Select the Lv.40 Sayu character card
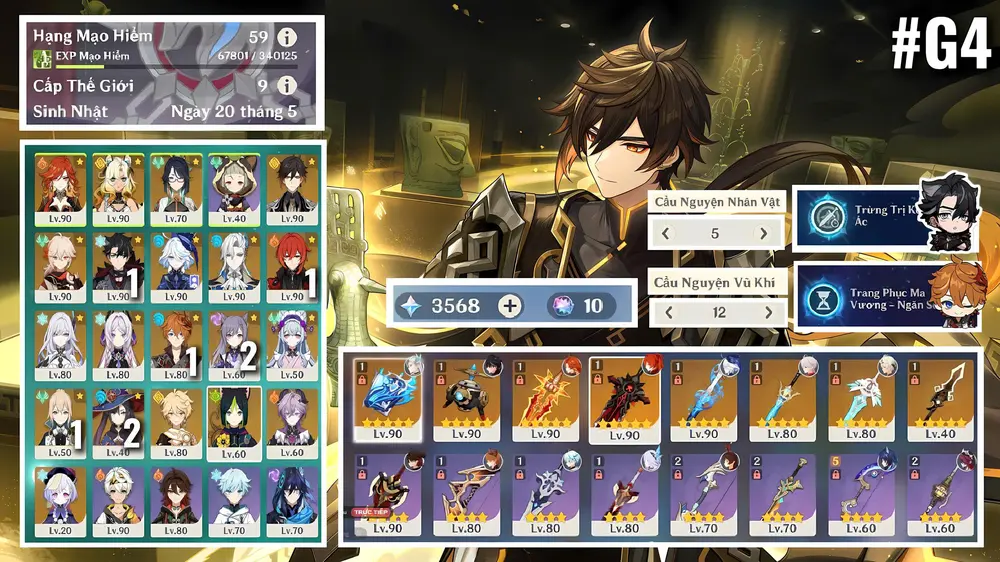The image size is (1000, 562). (x=234, y=189)
